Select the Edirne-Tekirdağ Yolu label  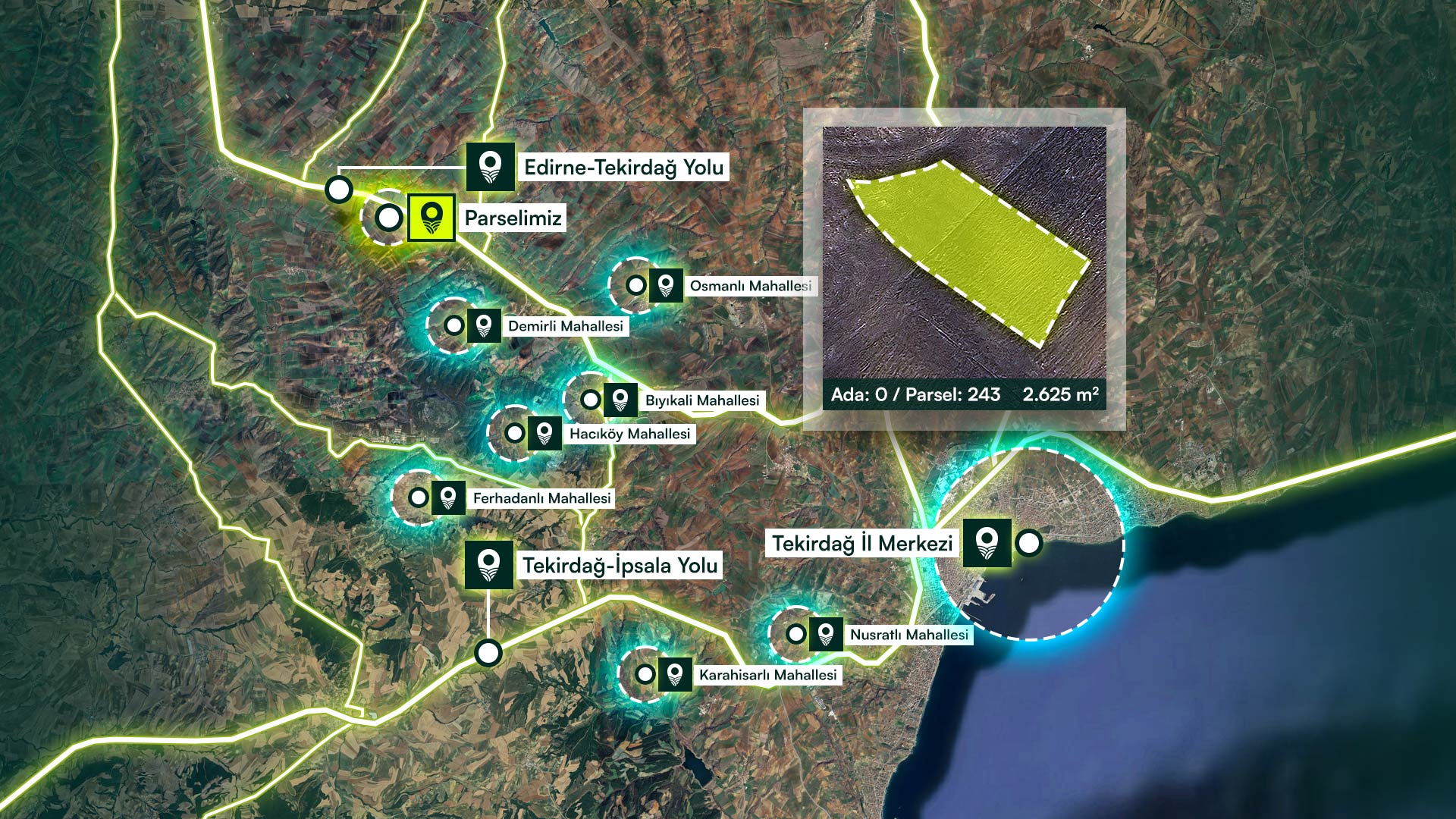click(x=623, y=168)
